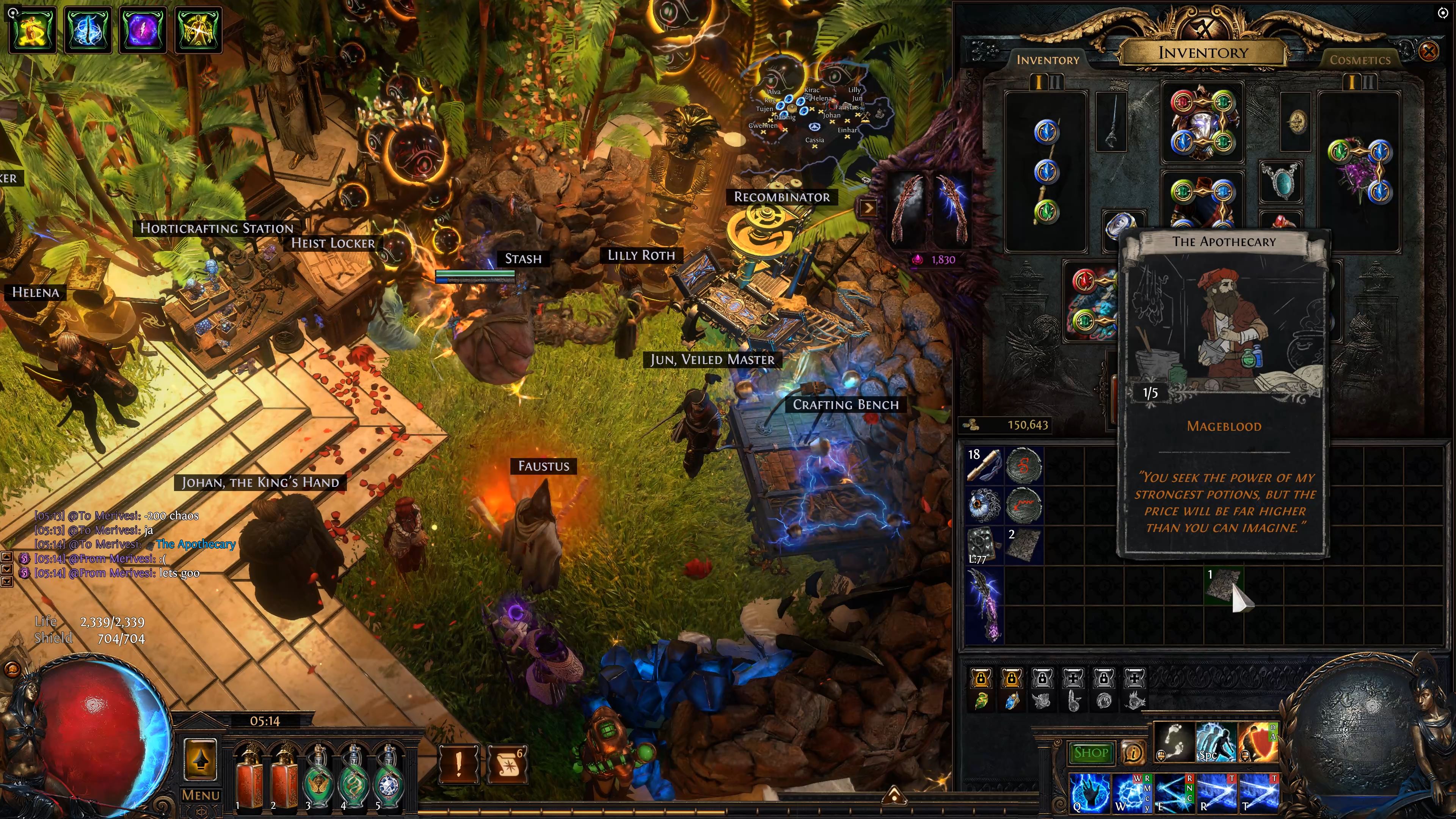This screenshot has width=1456, height=819.
Task: Switch to the Cosmetics tab
Action: click(x=1359, y=60)
